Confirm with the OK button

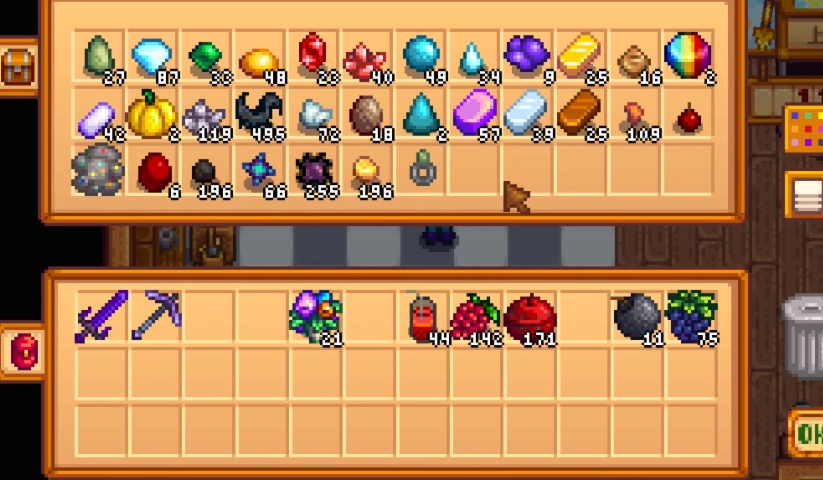pos(806,433)
